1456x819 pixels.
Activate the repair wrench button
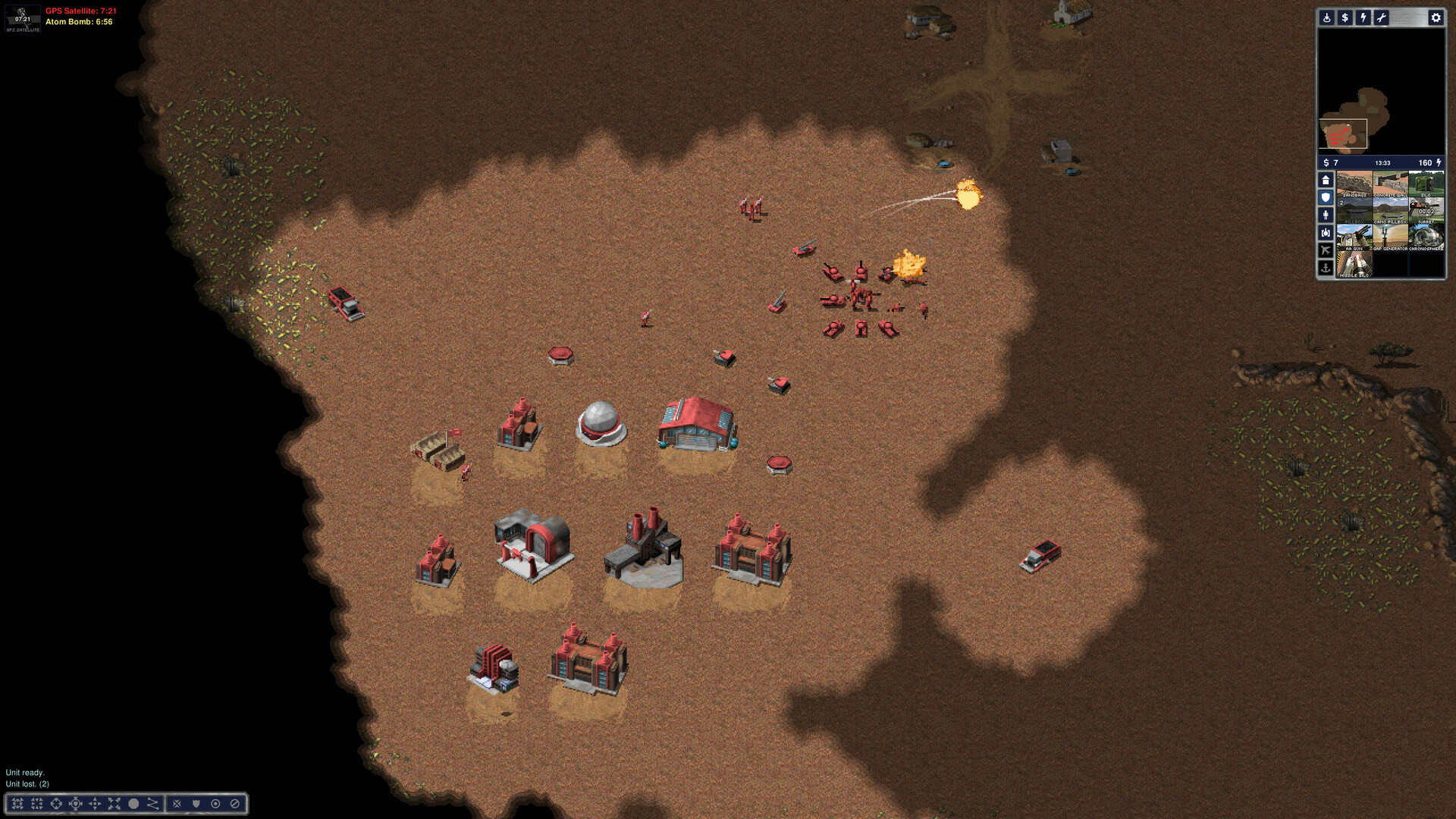click(1381, 17)
